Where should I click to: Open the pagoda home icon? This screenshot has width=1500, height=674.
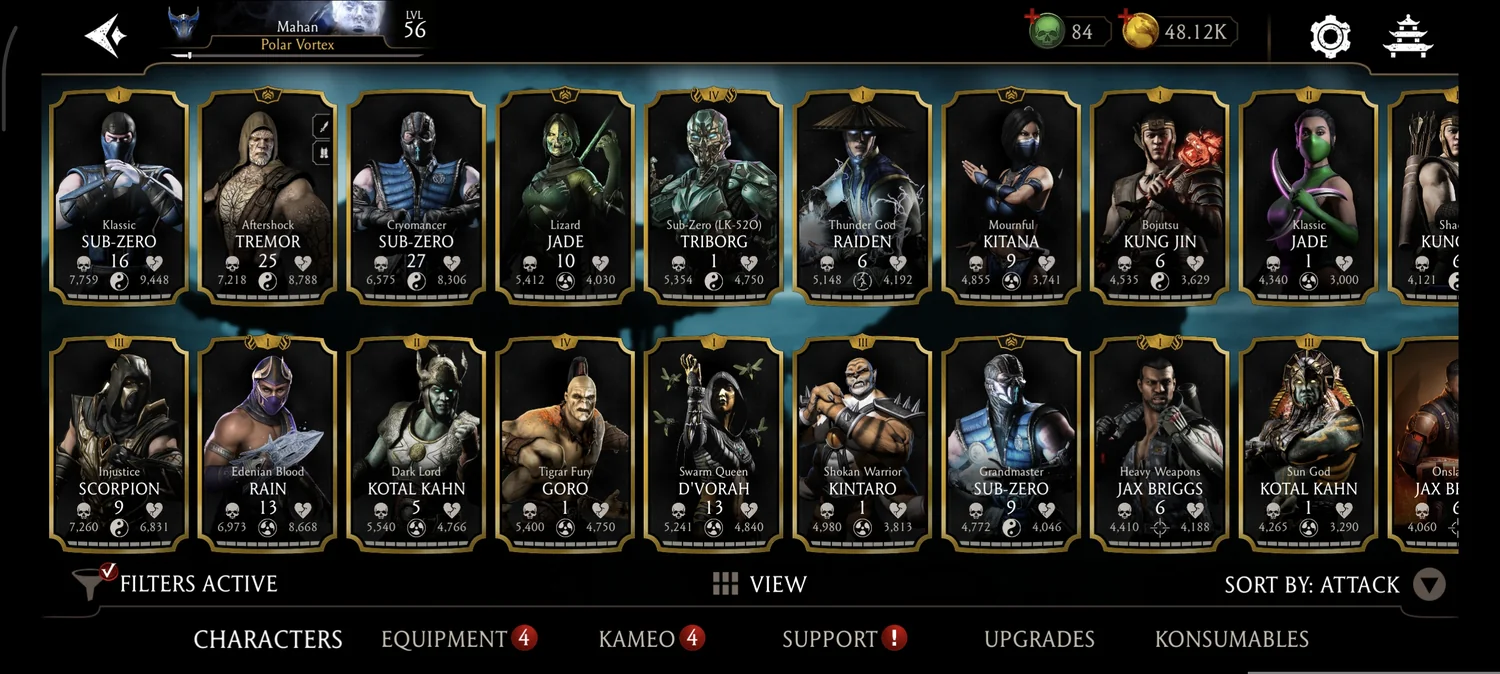point(1408,36)
